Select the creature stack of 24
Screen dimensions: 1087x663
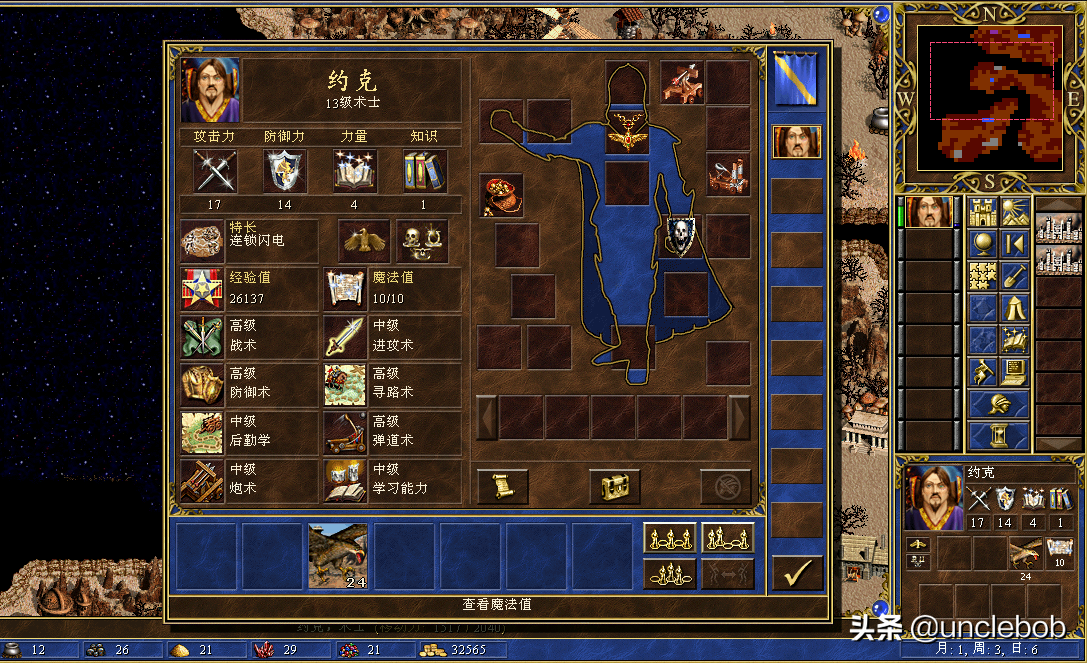click(338, 556)
